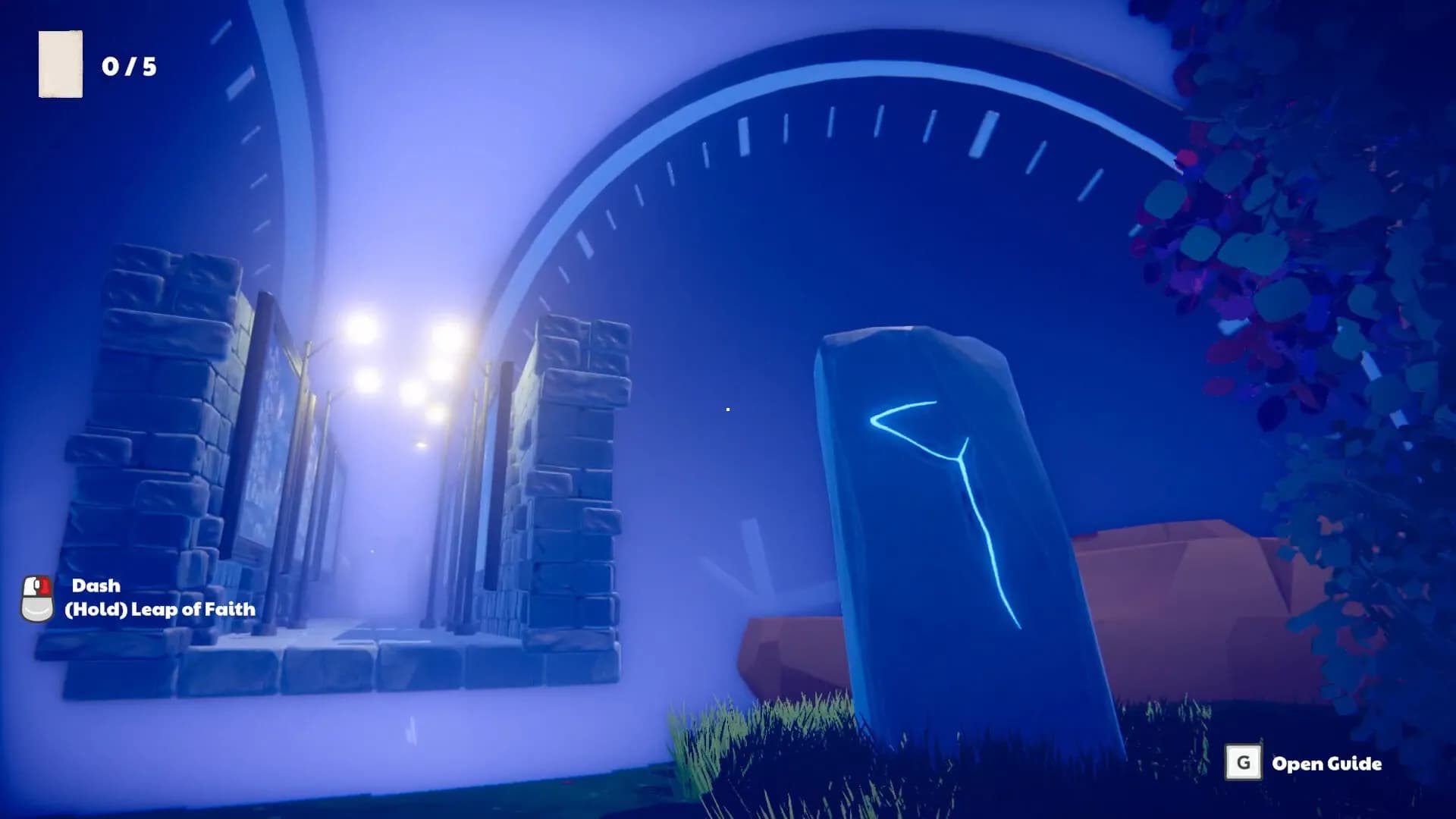Image resolution: width=1456 pixels, height=819 pixels.
Task: Expand the Leap of Faith ability description
Action: point(161,609)
